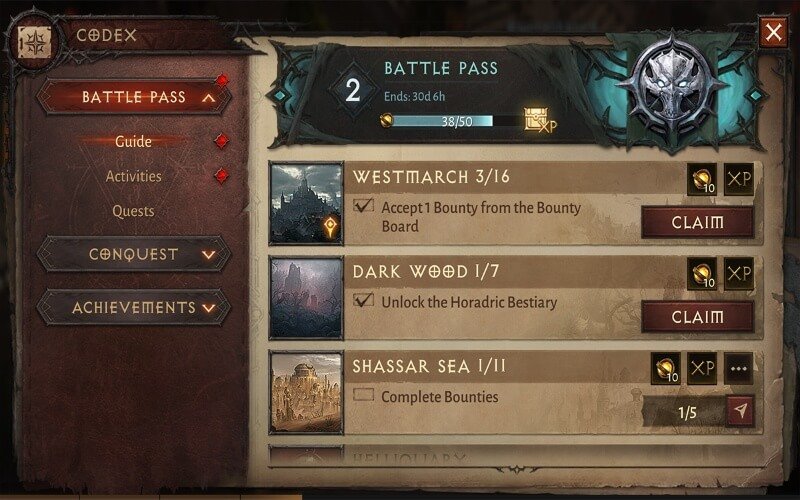
Task: Switch to the Activities sub-tab
Action: pos(133,176)
